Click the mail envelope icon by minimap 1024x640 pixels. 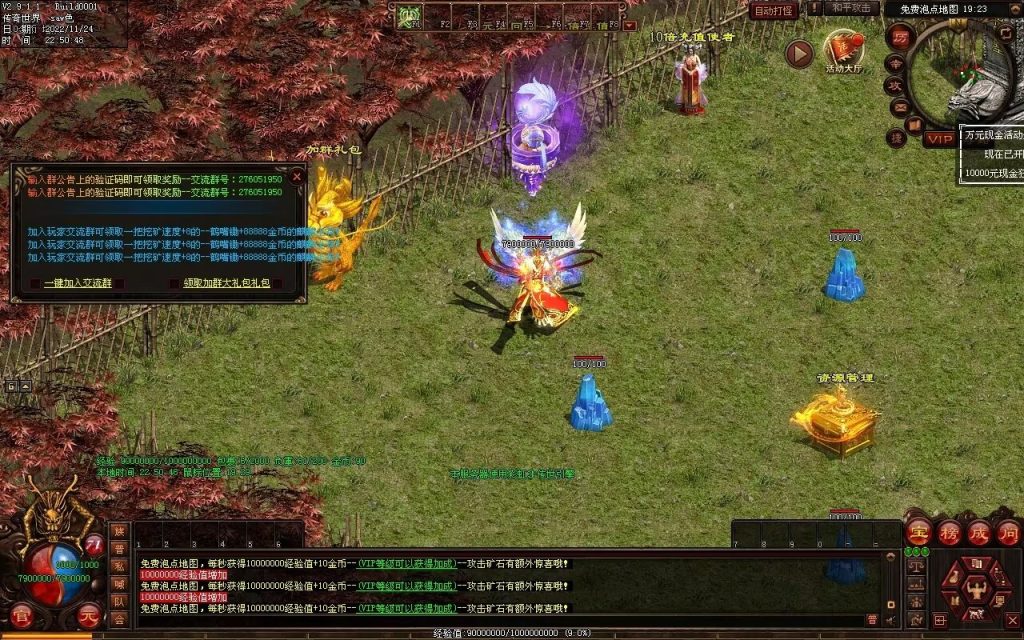click(899, 107)
